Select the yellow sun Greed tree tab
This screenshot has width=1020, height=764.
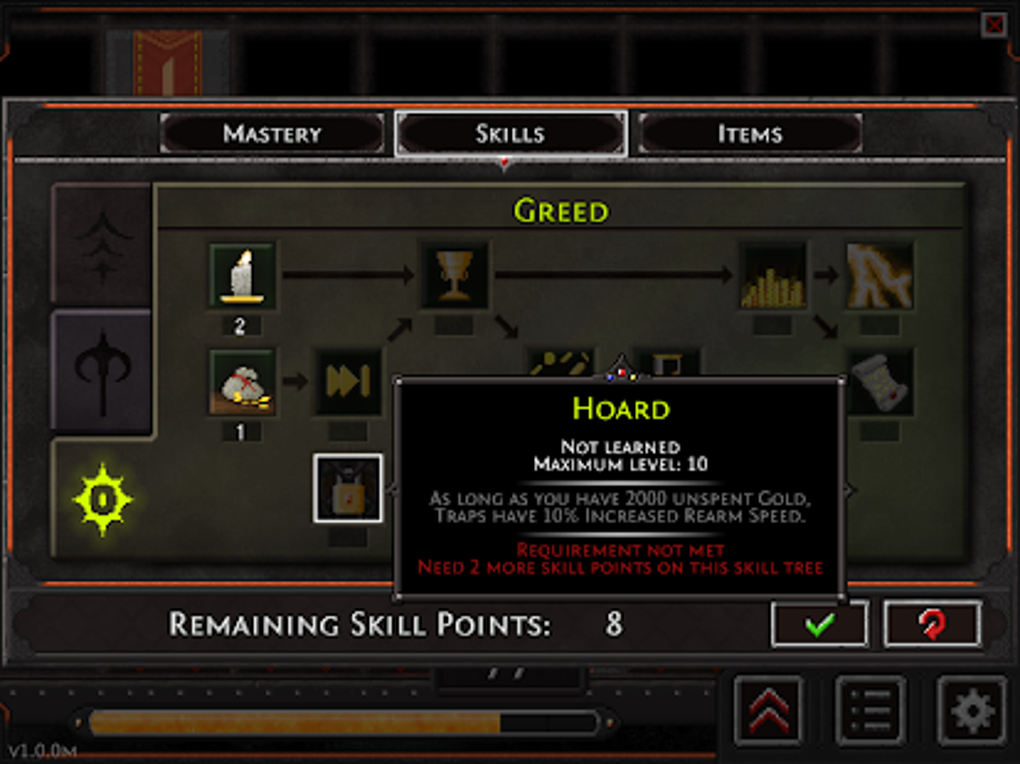pos(102,498)
